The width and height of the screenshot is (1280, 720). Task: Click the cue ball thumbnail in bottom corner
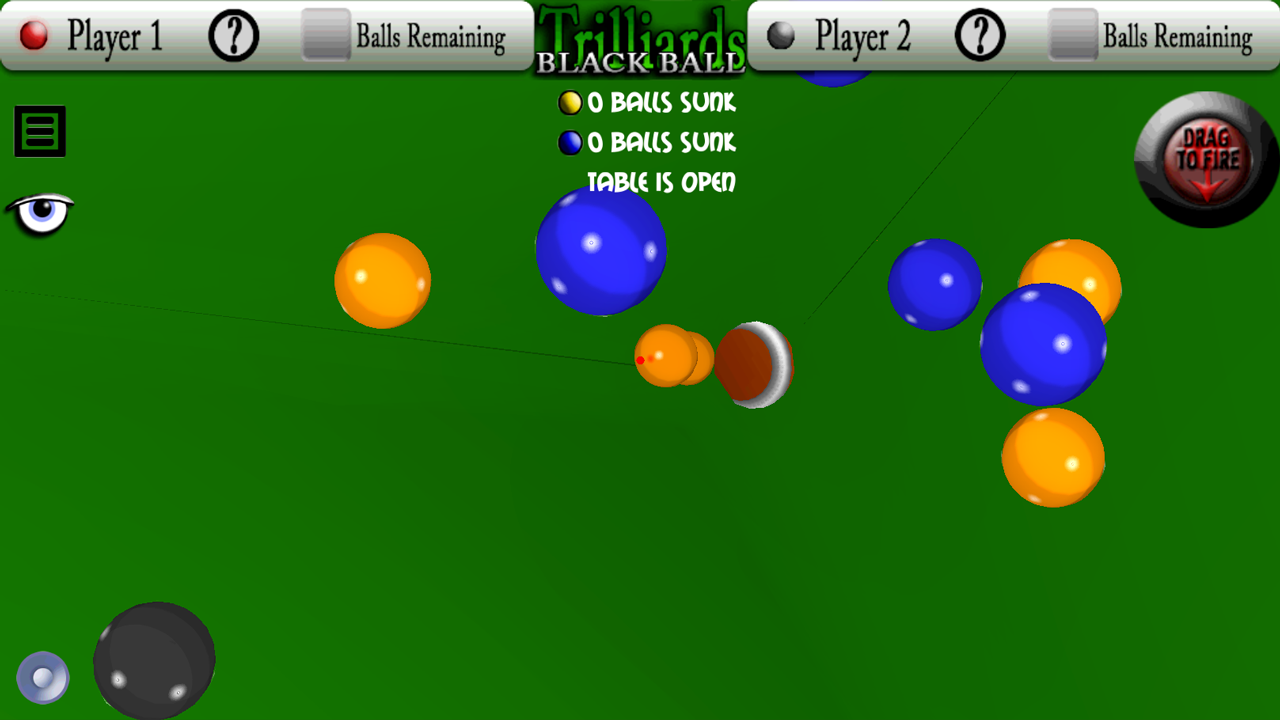(x=42, y=677)
